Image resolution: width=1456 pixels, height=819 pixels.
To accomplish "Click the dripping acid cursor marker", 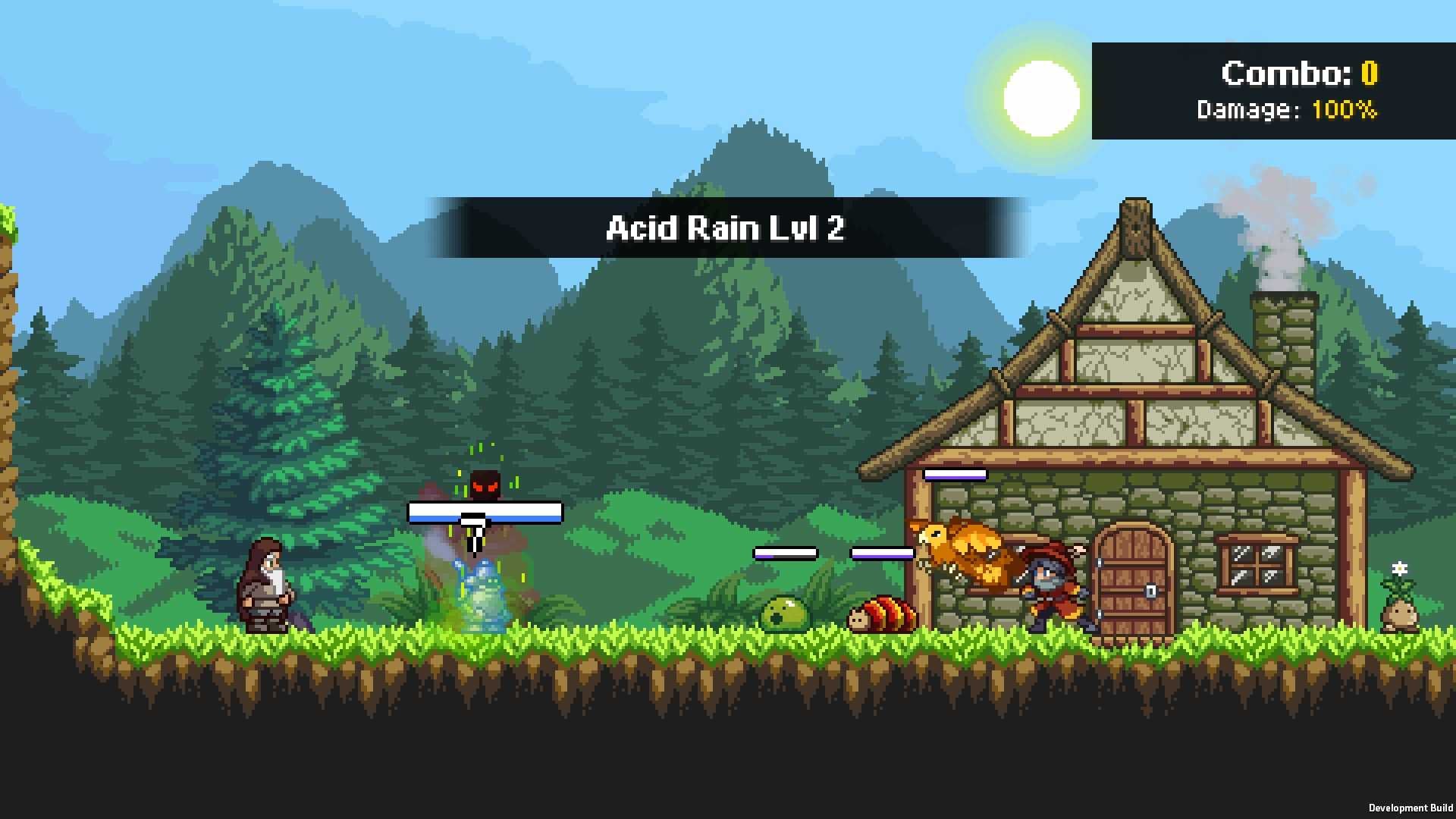I will tap(473, 531).
